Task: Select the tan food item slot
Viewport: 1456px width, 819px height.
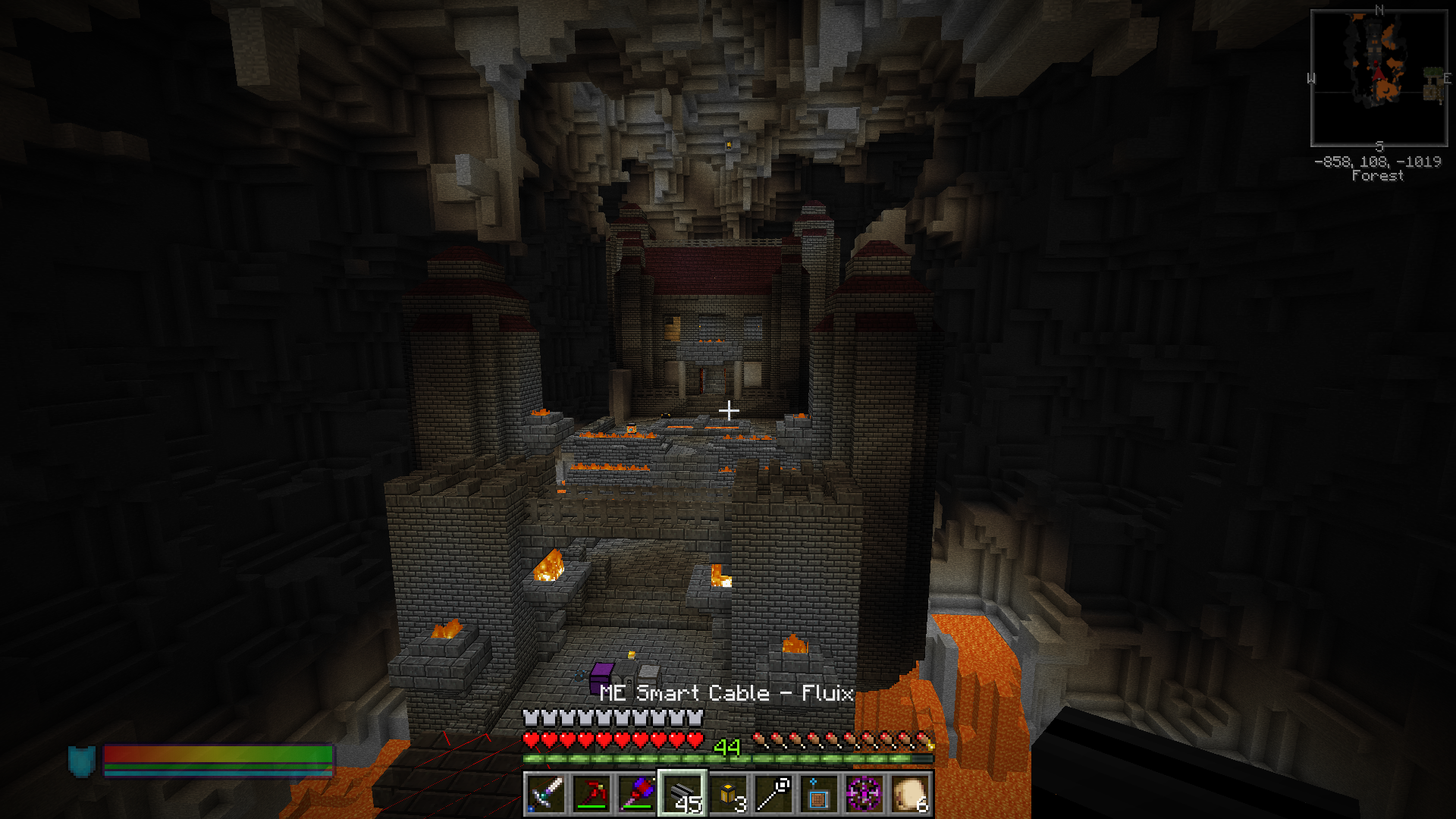Action: [910, 794]
